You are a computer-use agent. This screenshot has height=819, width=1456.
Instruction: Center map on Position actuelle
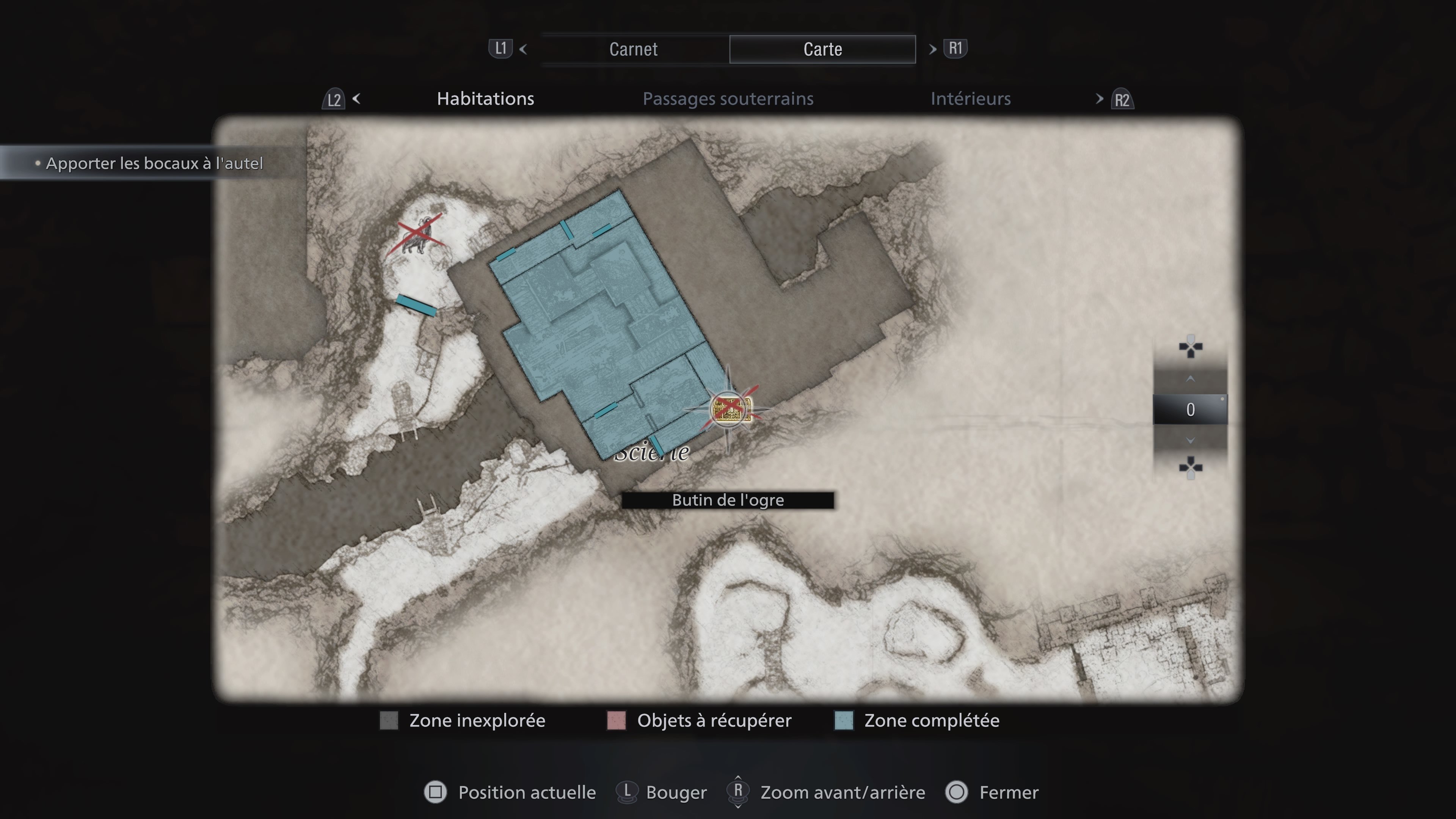[x=526, y=792]
